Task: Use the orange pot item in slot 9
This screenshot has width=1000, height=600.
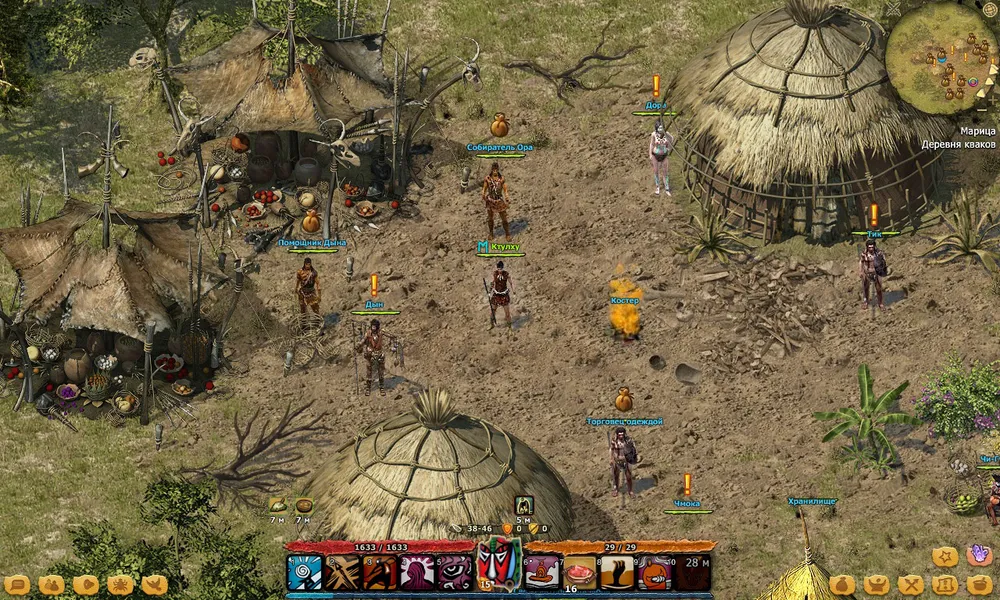Action: point(655,572)
